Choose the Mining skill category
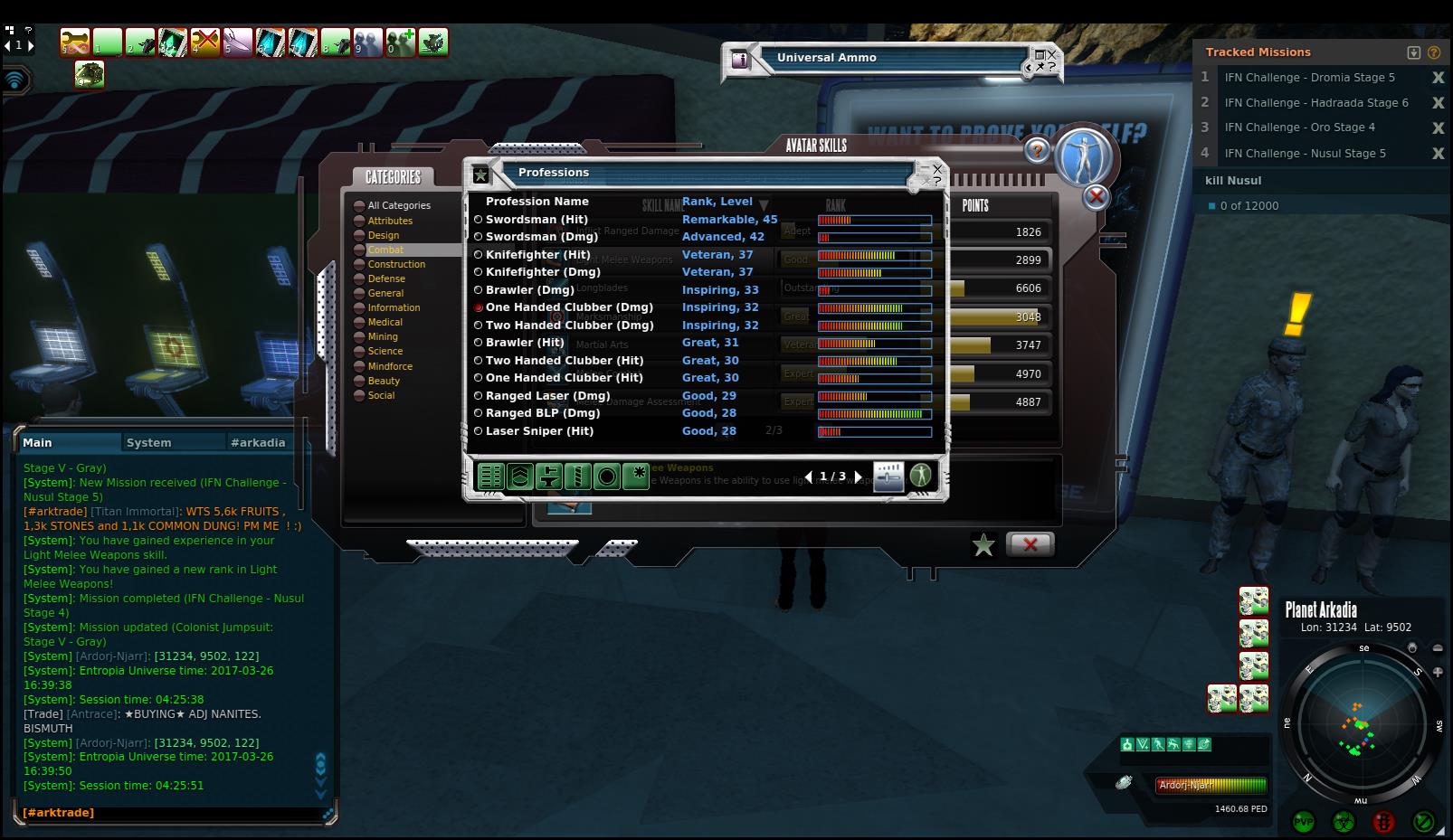This screenshot has width=1453, height=840. coord(382,336)
